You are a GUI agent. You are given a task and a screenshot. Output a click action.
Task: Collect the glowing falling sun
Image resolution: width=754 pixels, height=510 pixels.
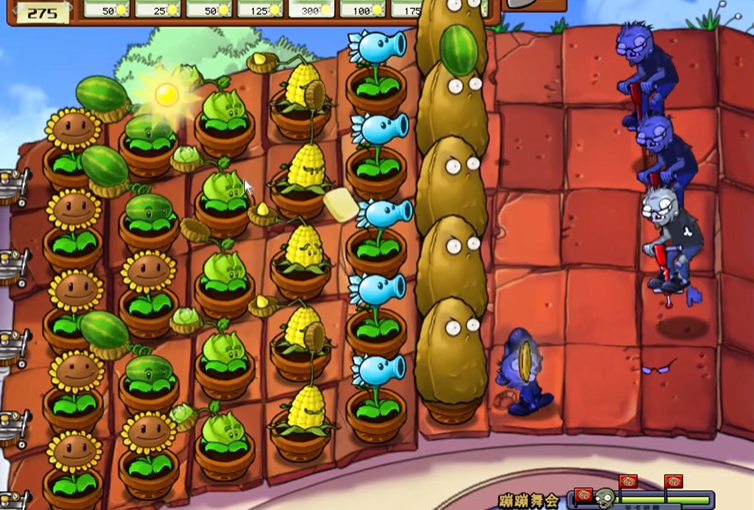click(x=166, y=94)
